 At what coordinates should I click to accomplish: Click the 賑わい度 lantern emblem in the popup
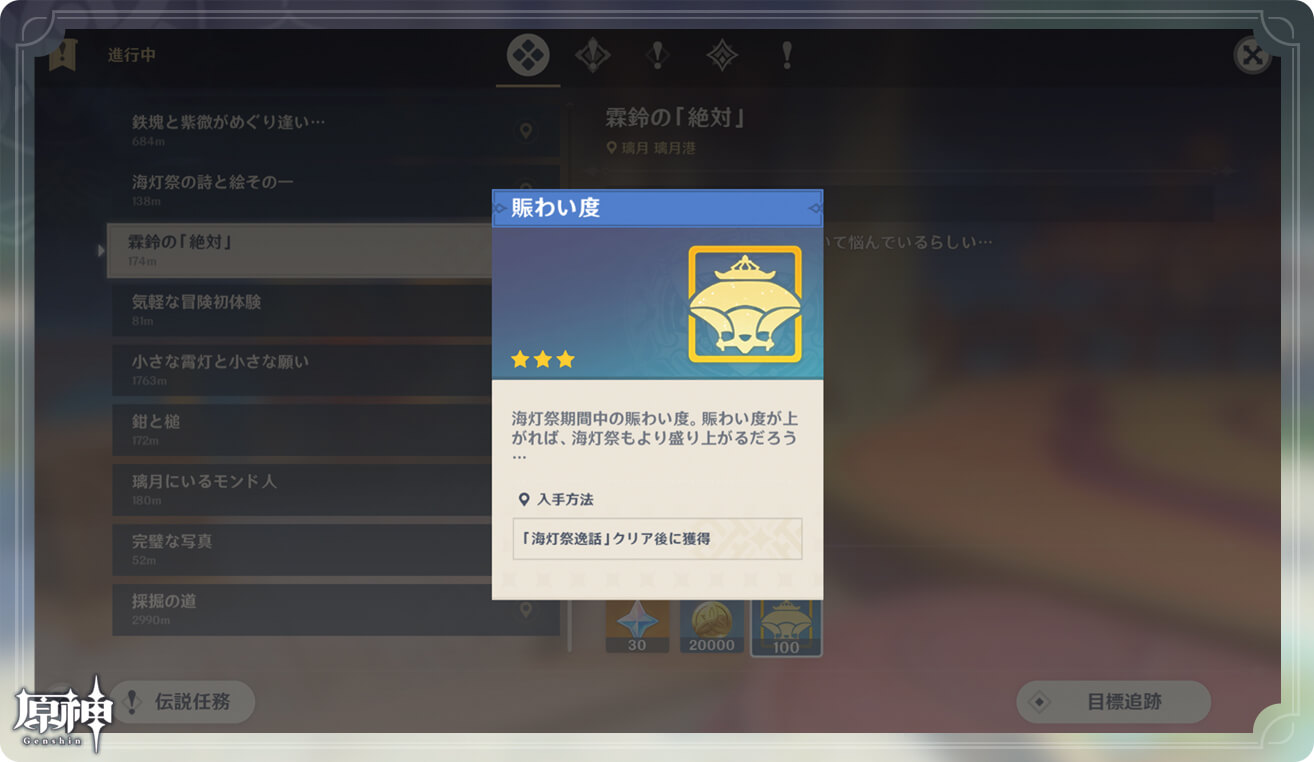(744, 303)
